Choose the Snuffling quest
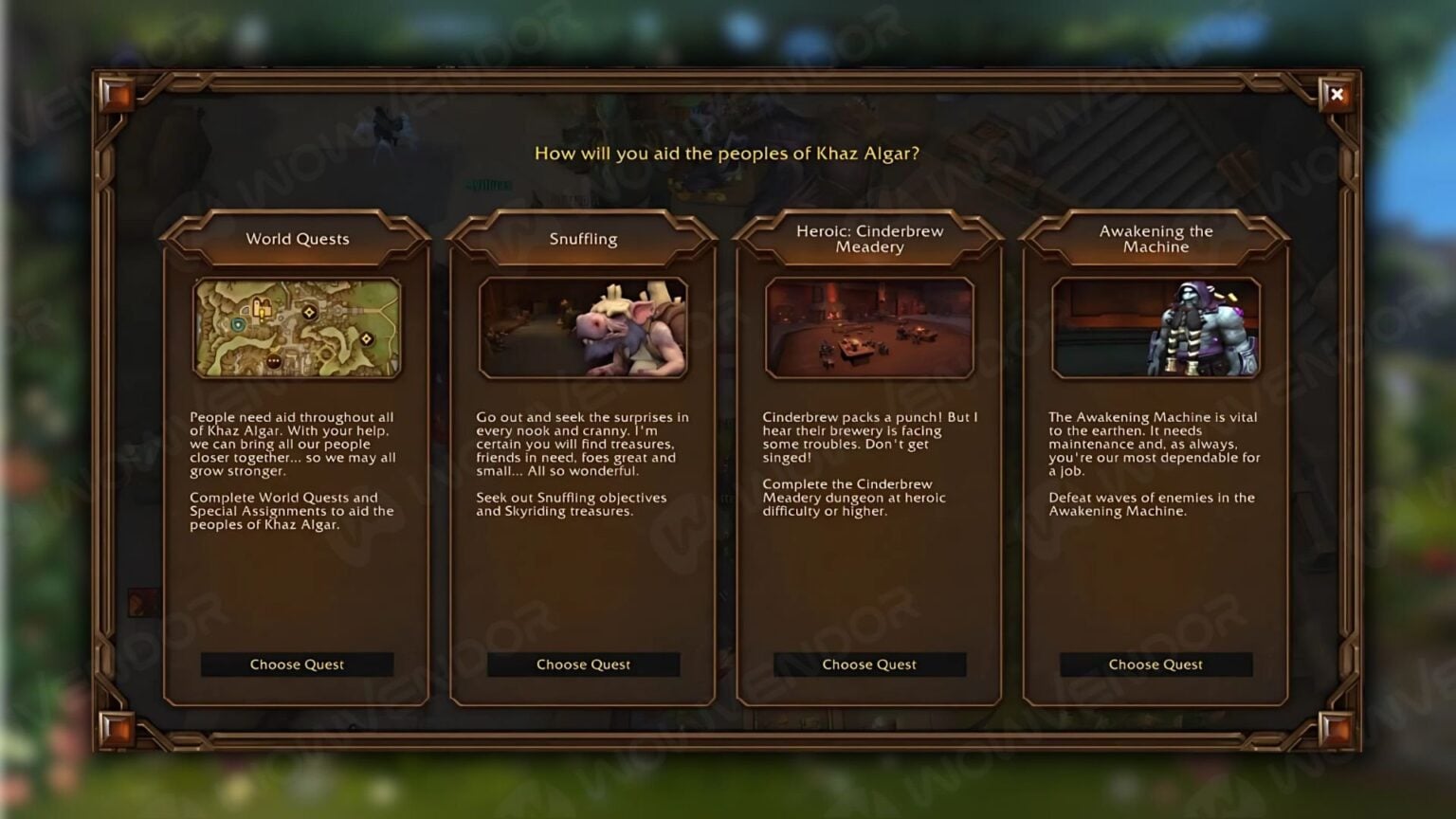Image resolution: width=1456 pixels, height=819 pixels. 583,664
